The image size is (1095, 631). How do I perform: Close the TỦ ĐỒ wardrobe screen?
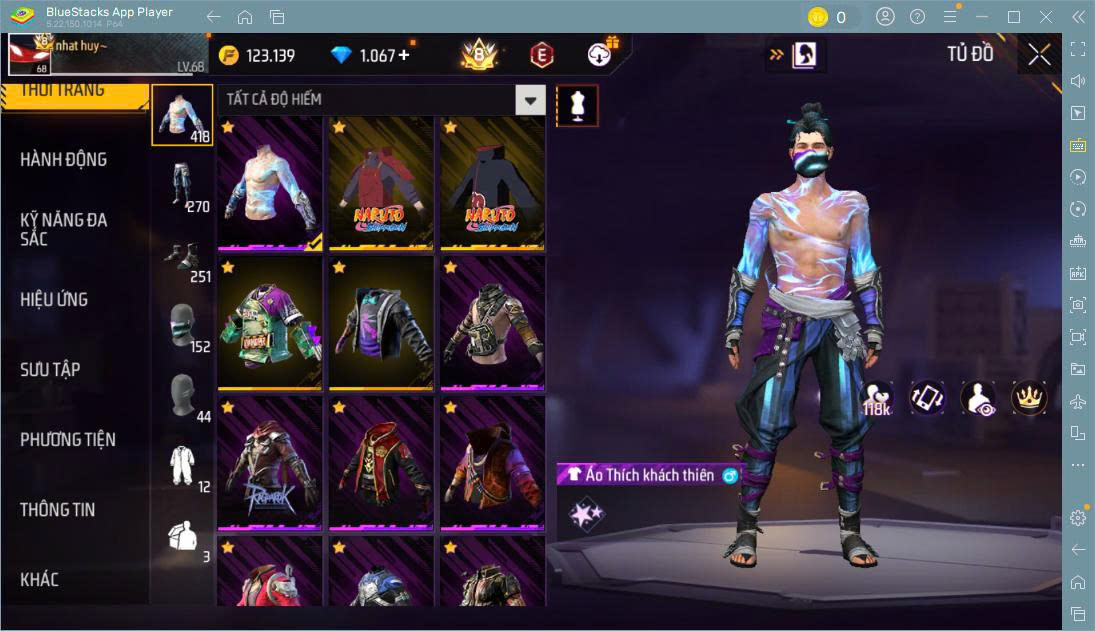tap(1039, 55)
